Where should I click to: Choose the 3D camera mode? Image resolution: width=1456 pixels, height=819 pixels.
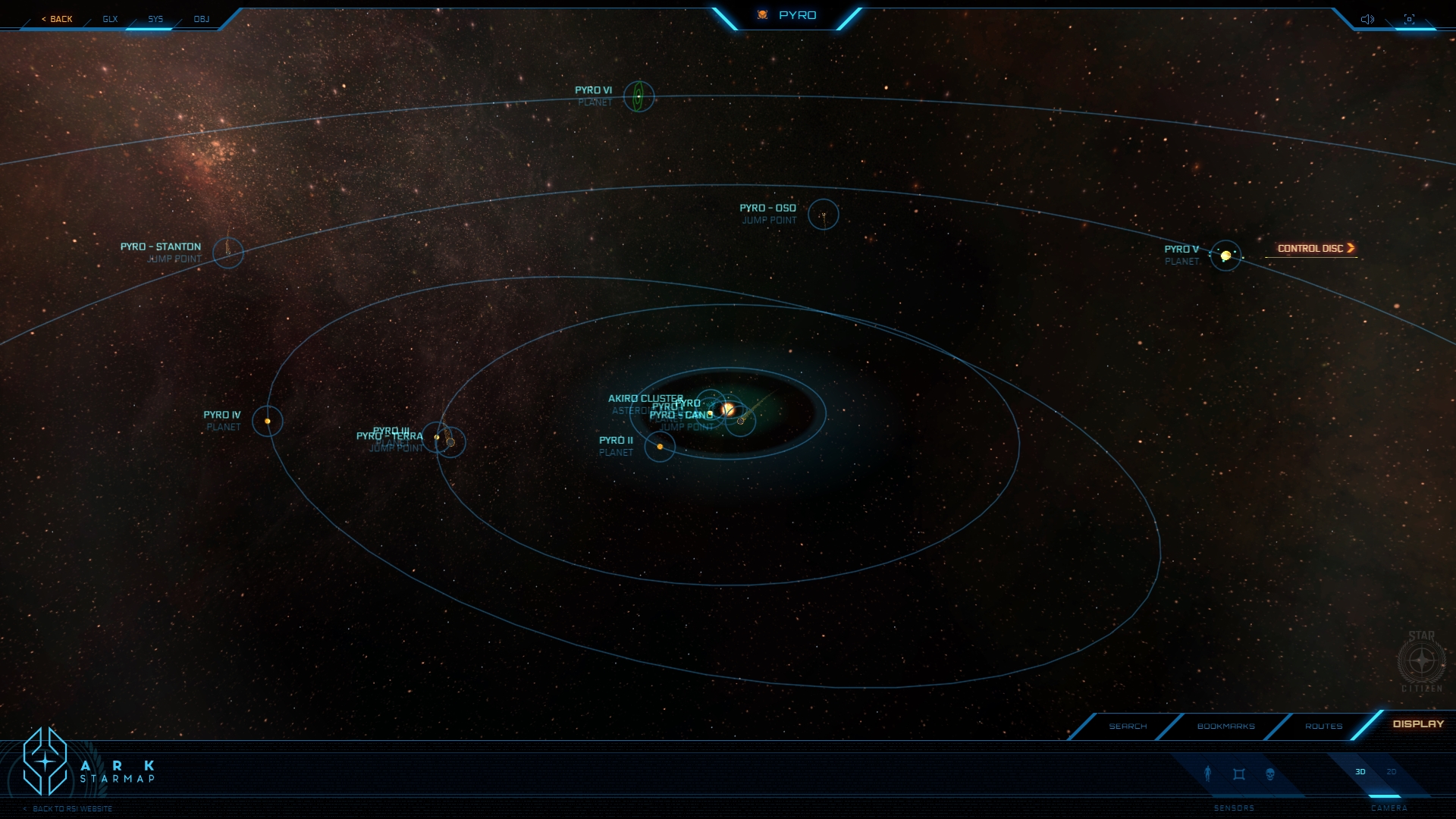click(x=1360, y=772)
